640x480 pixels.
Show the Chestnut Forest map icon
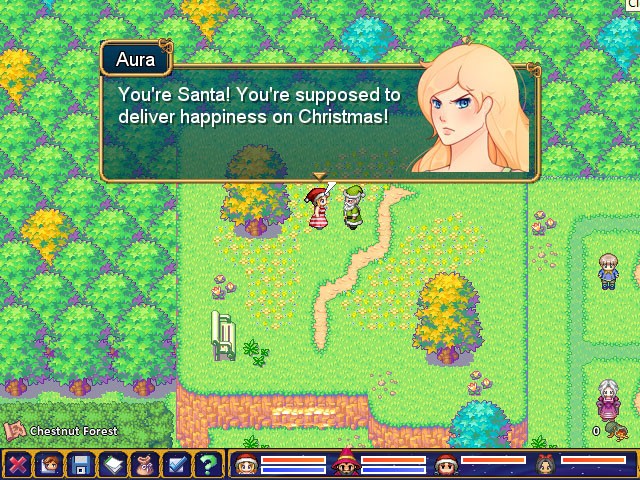[x=14, y=431]
